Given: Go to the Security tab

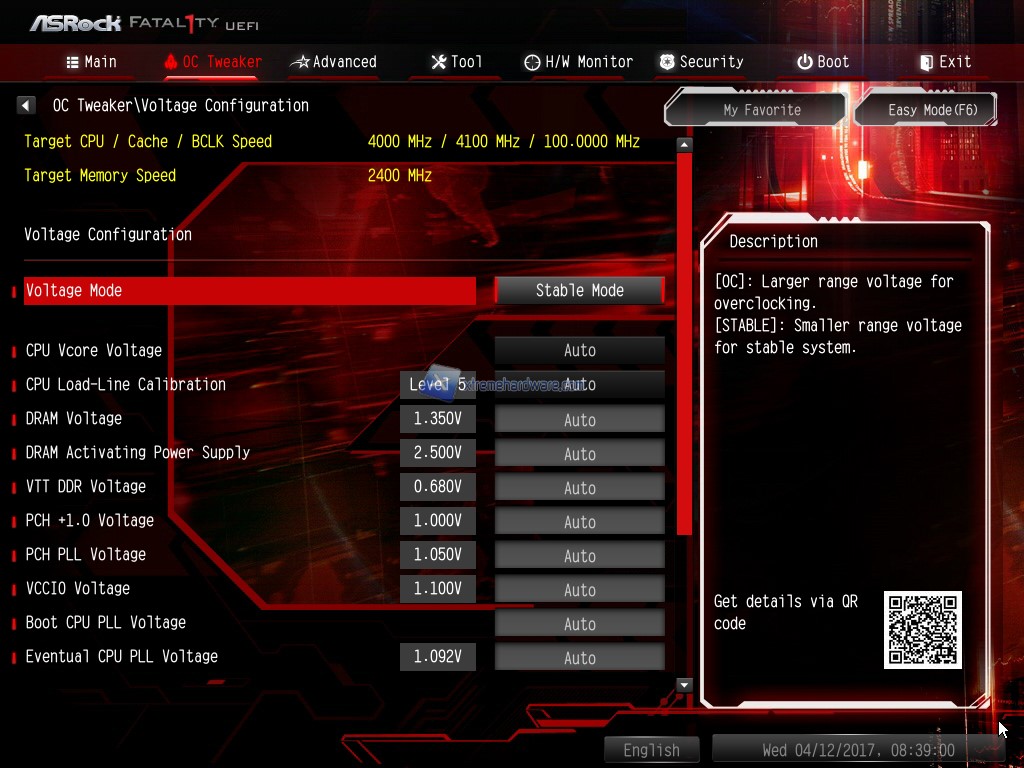Looking at the screenshot, I should tap(701, 62).
